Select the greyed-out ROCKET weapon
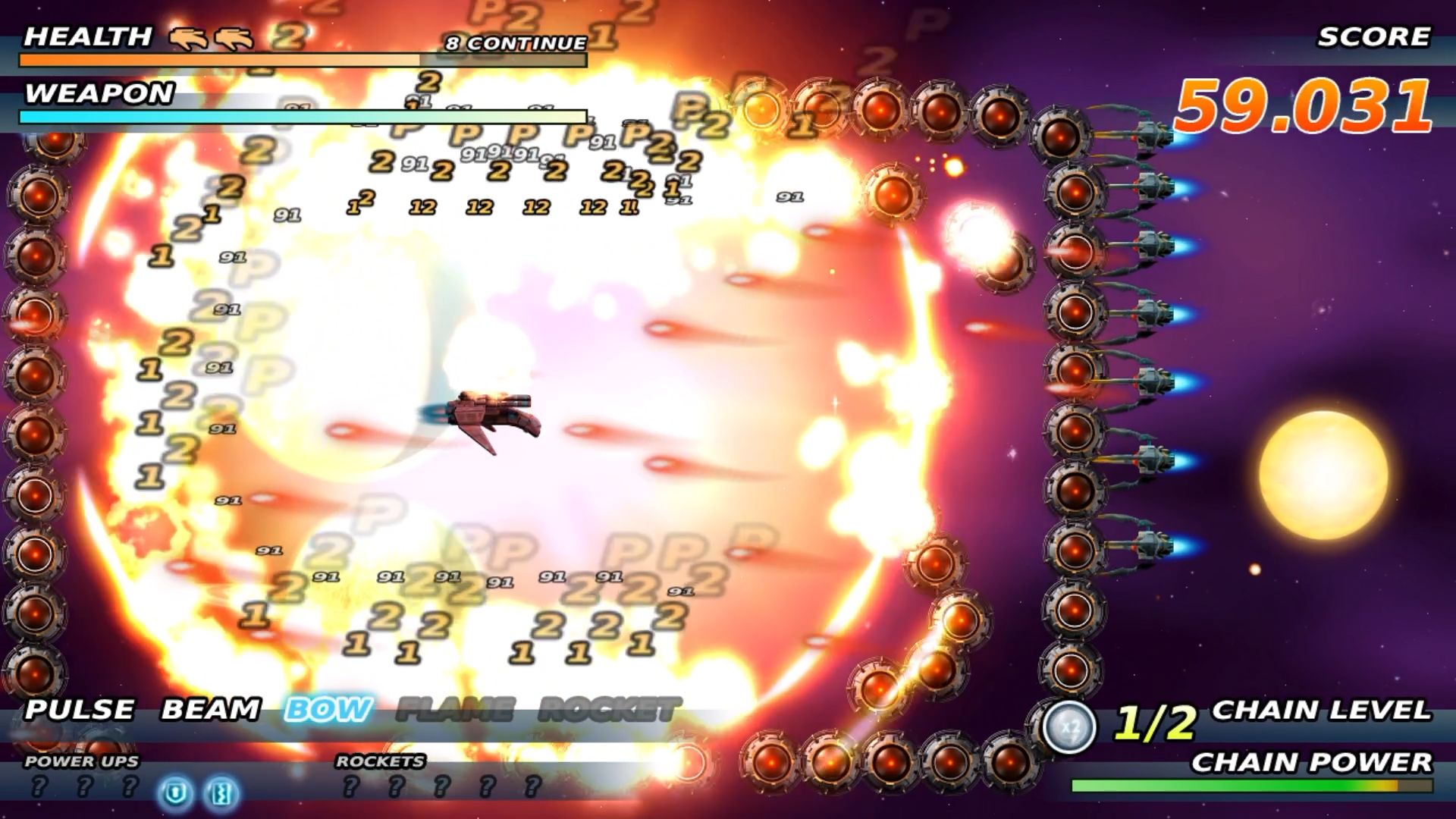 pos(609,711)
